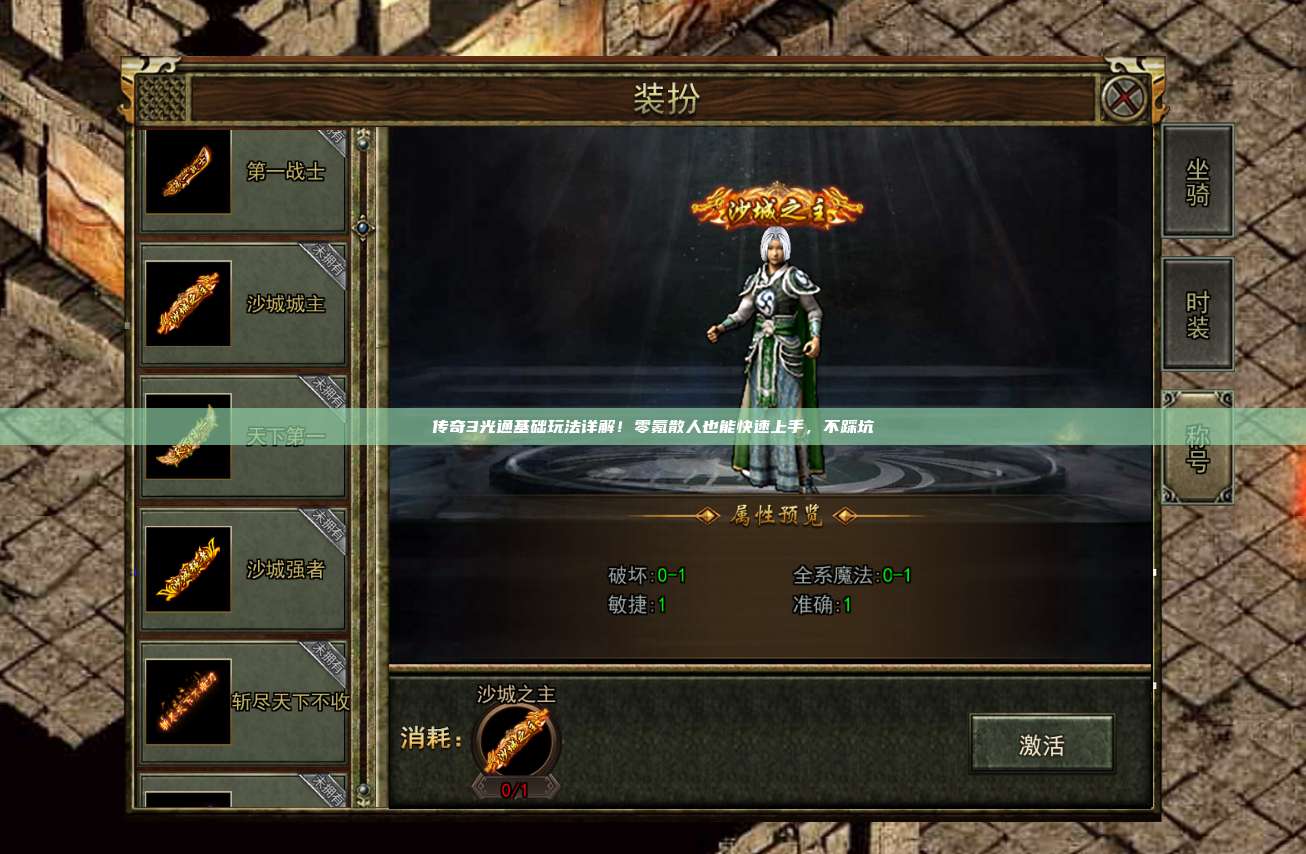Viewport: 1306px width, 854px height.
Task: Click the 沙城城主 weapon icon
Action: 187,302
